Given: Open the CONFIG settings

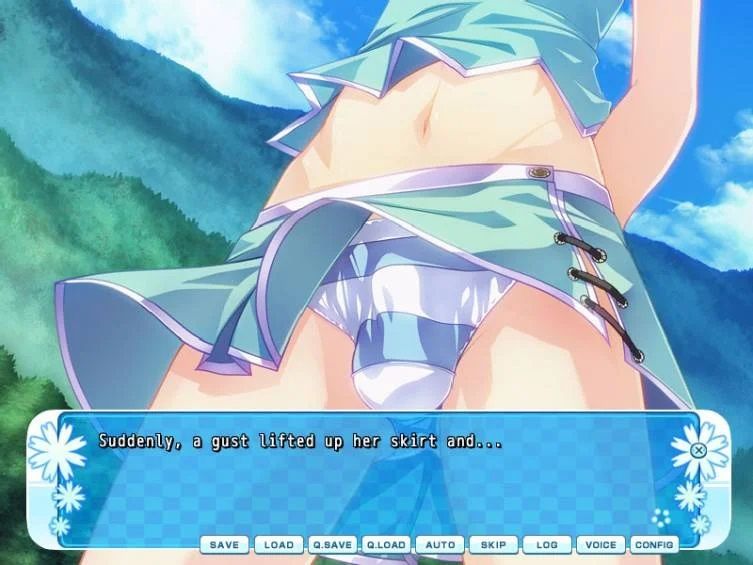Looking at the screenshot, I should coord(655,545).
